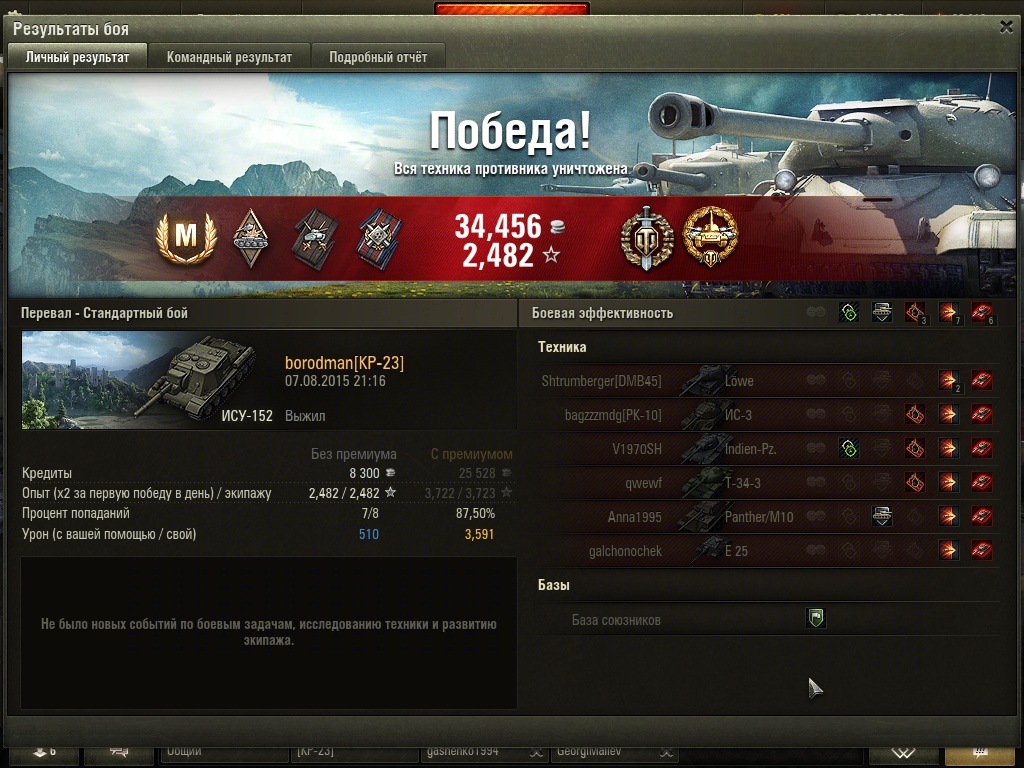Select the Anna1995 Panther/M10 row

(x=767, y=517)
